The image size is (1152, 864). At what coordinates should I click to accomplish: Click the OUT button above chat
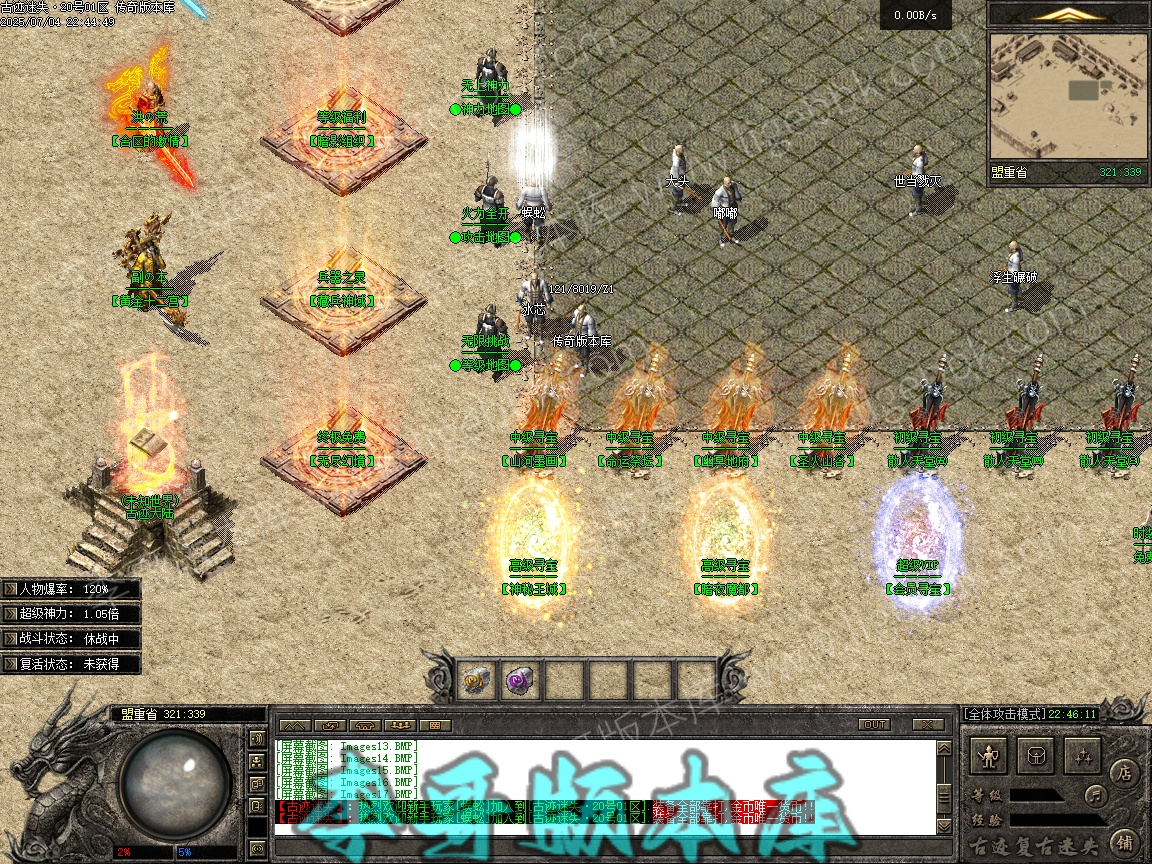pos(874,724)
